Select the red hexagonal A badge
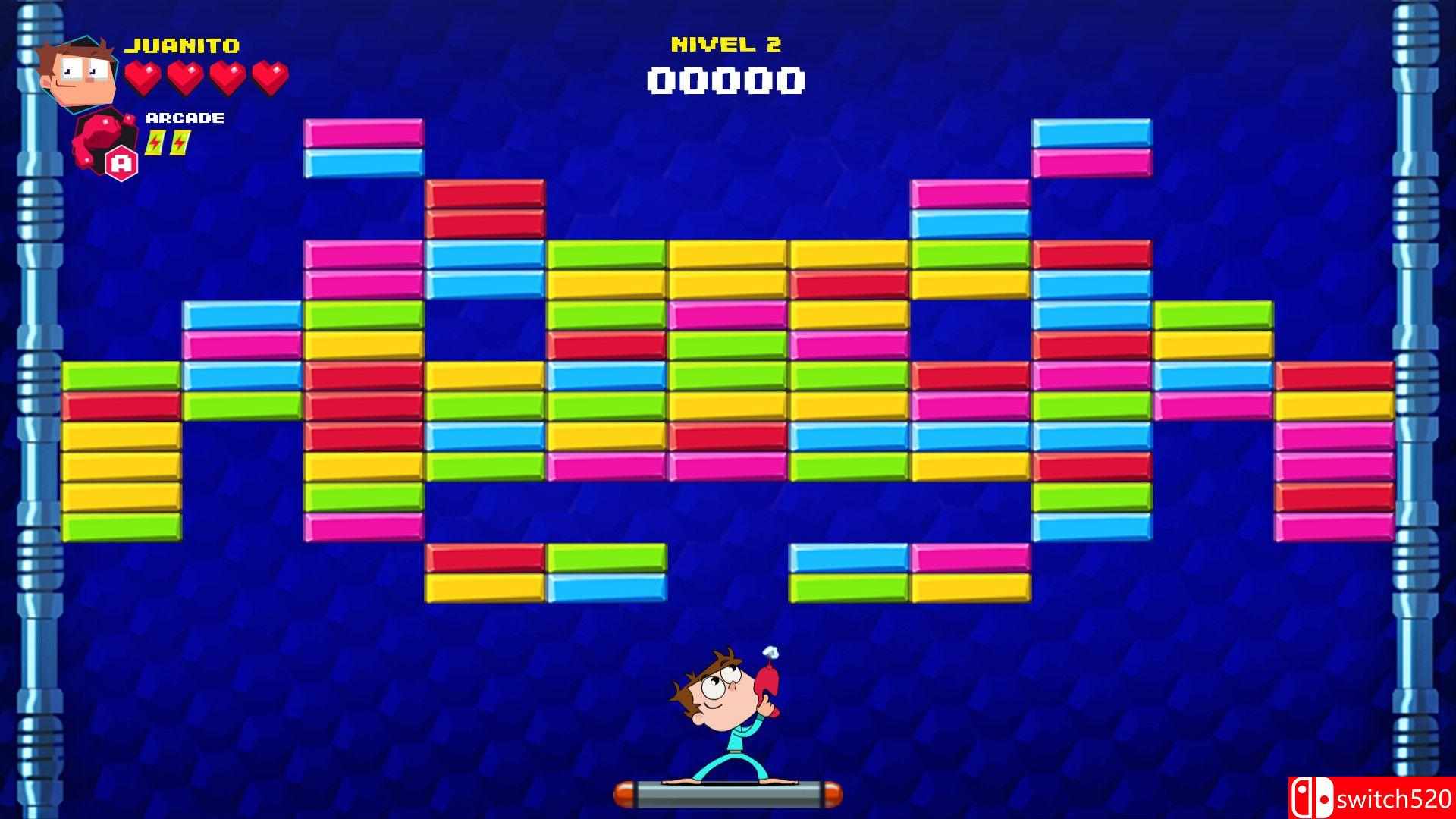Screen dimensions: 1456x819 pyautogui.click(x=121, y=162)
